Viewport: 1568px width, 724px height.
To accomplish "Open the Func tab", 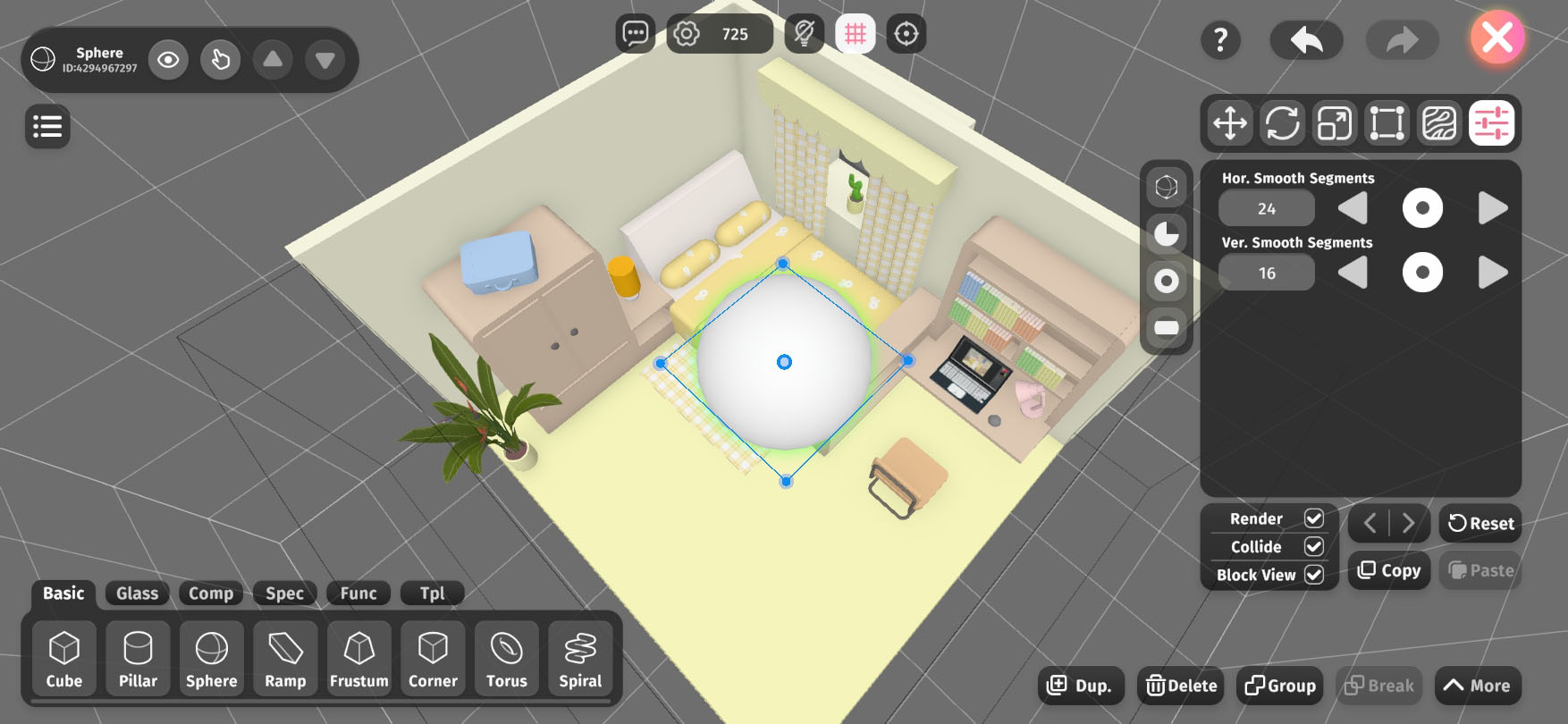I will tap(358, 594).
